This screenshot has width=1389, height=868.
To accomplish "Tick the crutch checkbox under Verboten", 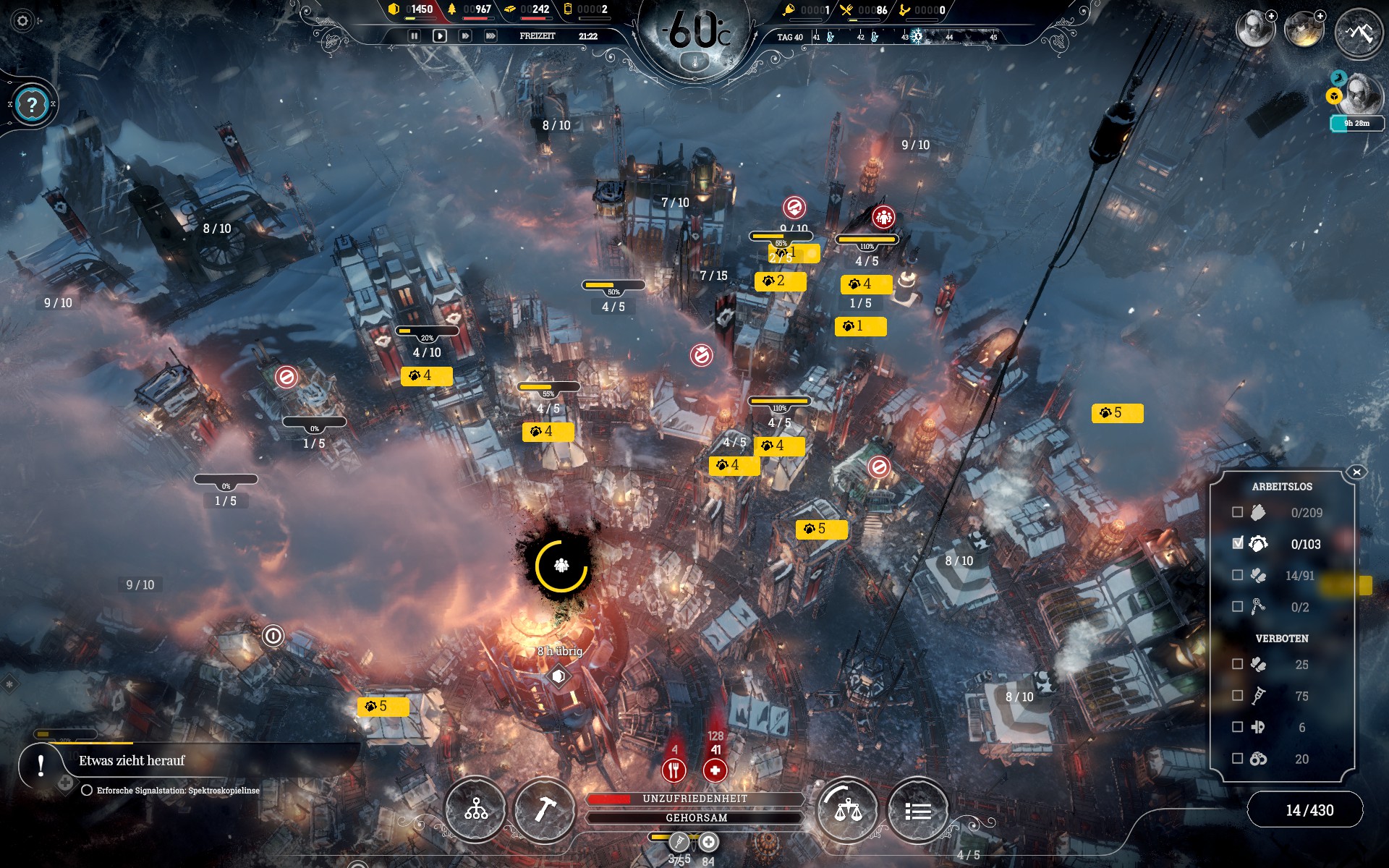I will 1238,695.
